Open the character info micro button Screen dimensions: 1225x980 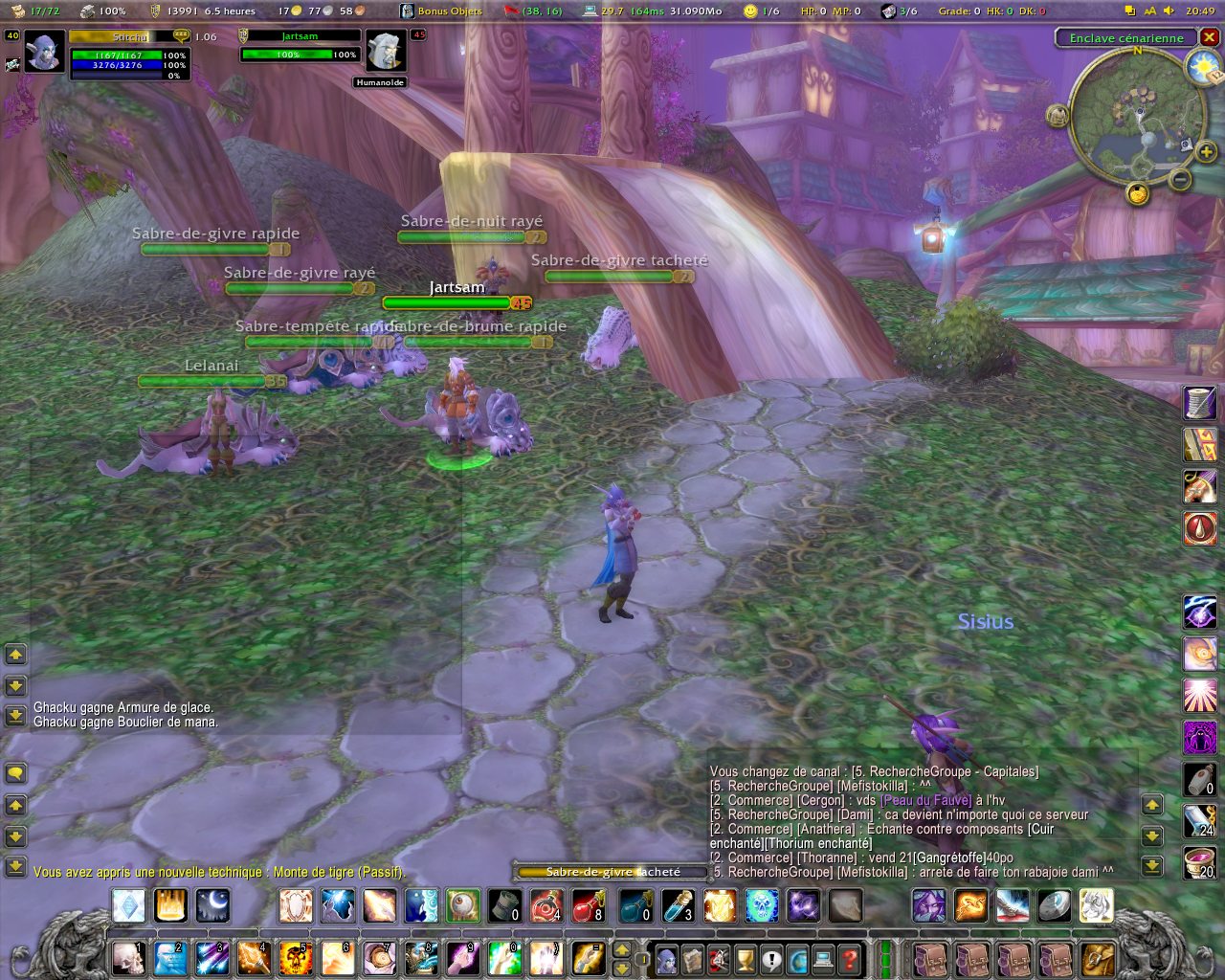point(666,958)
